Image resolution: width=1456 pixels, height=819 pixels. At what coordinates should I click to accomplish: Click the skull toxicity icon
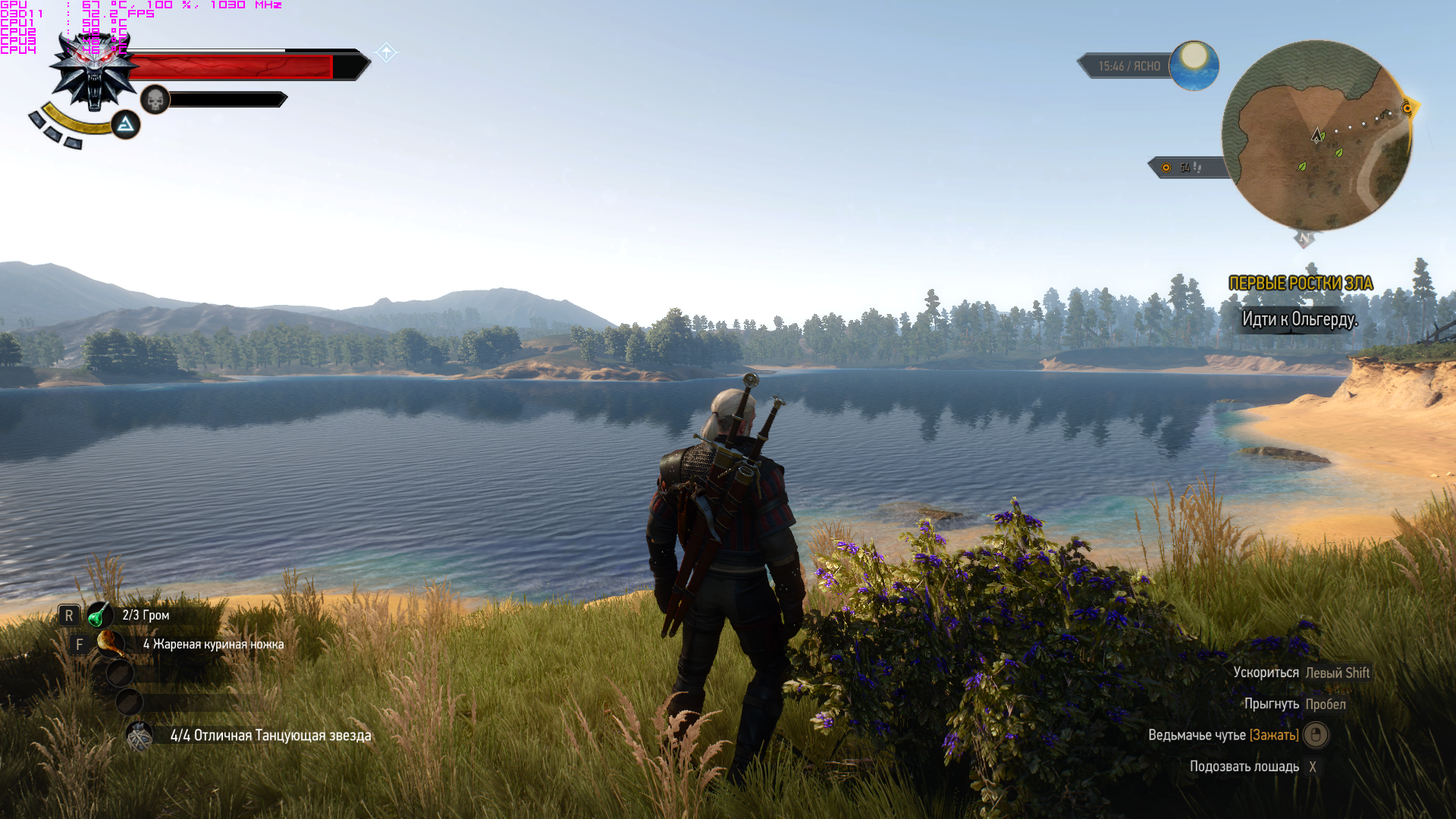[x=155, y=99]
